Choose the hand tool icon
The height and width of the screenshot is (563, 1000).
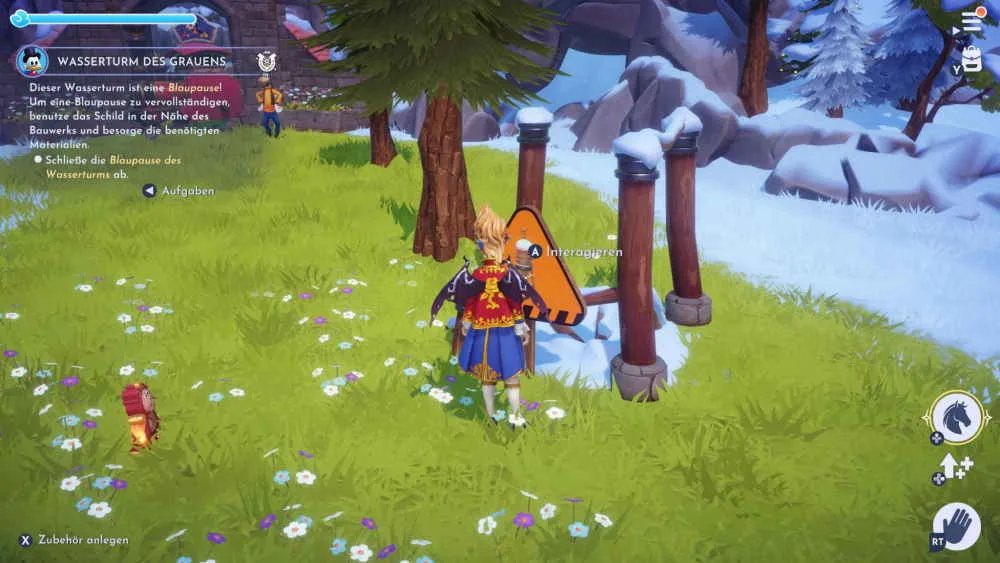[x=956, y=527]
